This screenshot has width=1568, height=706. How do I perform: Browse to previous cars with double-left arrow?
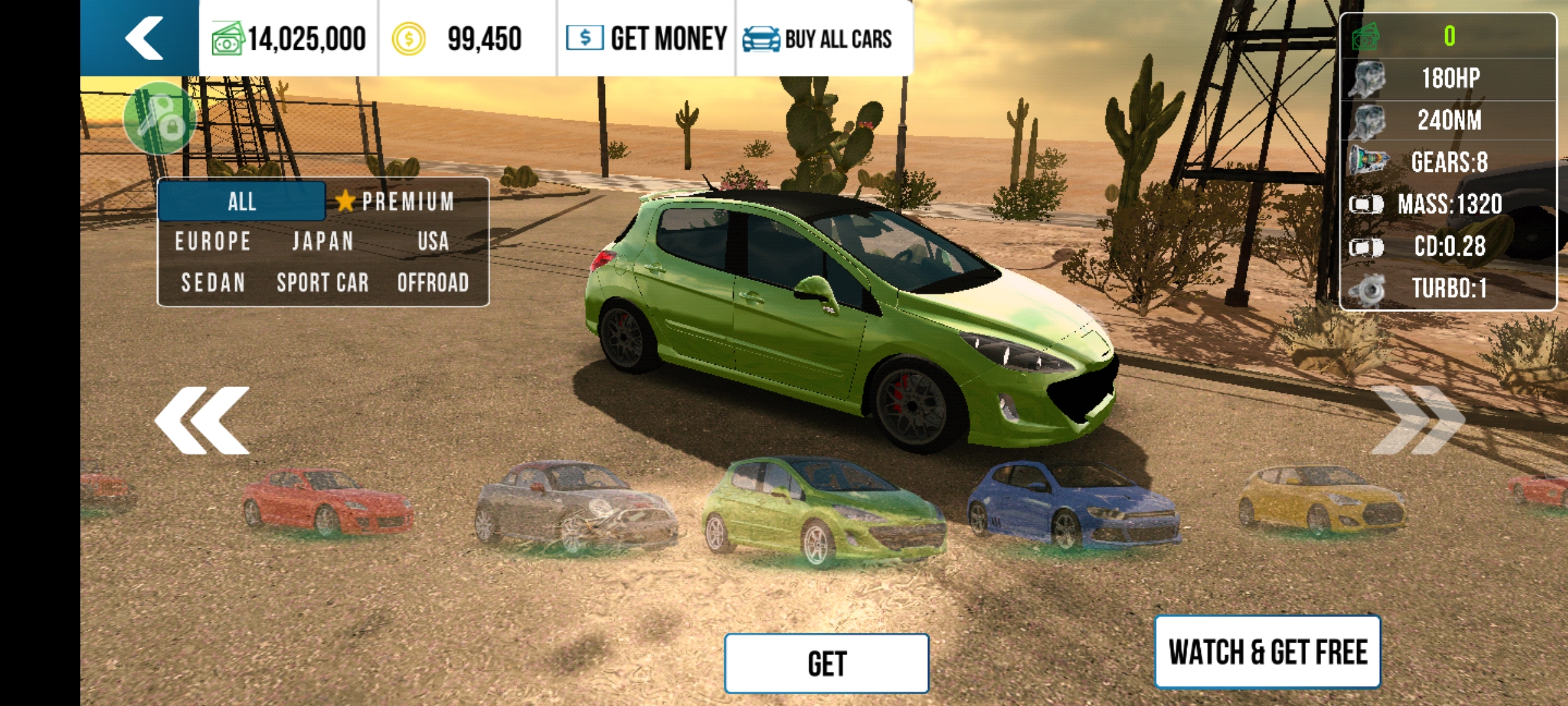203,420
